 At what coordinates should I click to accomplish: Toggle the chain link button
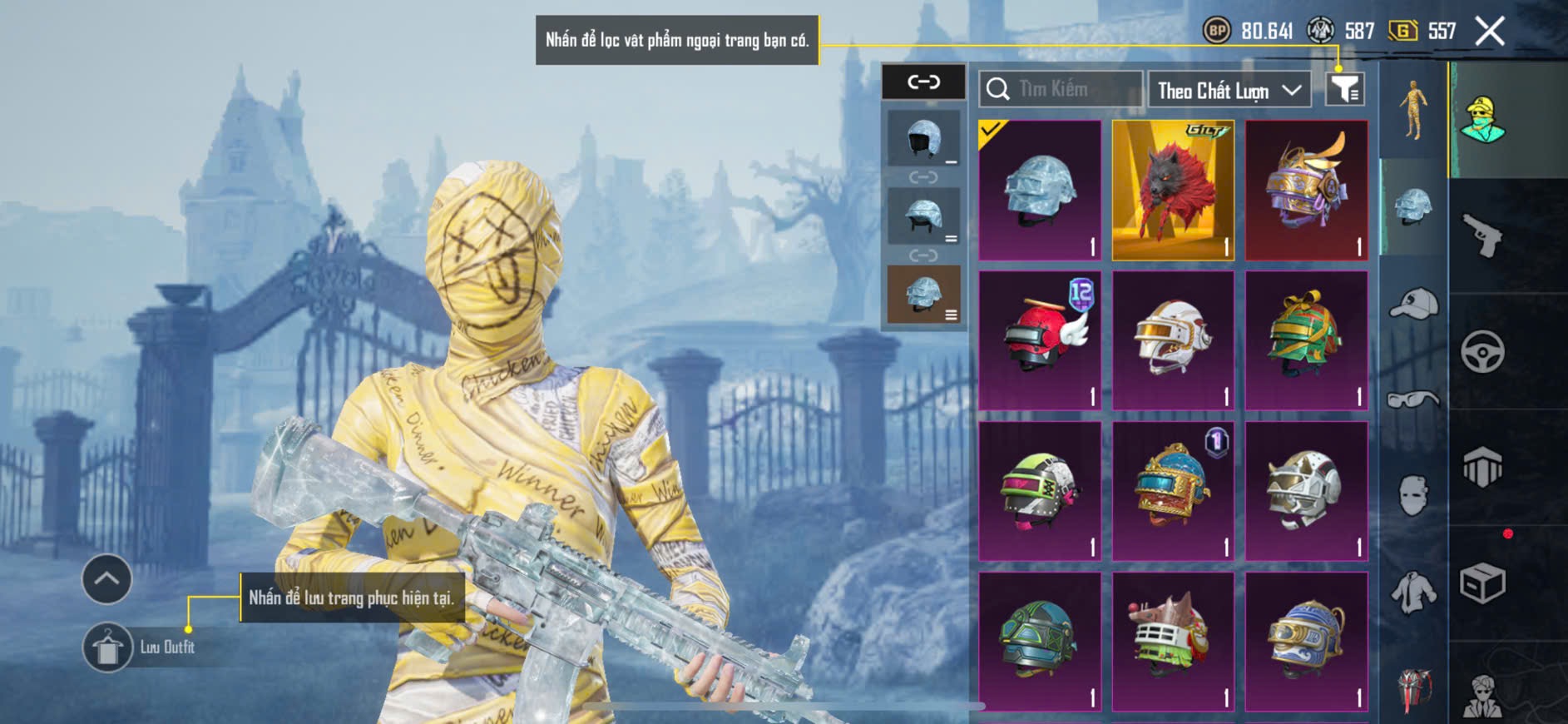pos(923,82)
